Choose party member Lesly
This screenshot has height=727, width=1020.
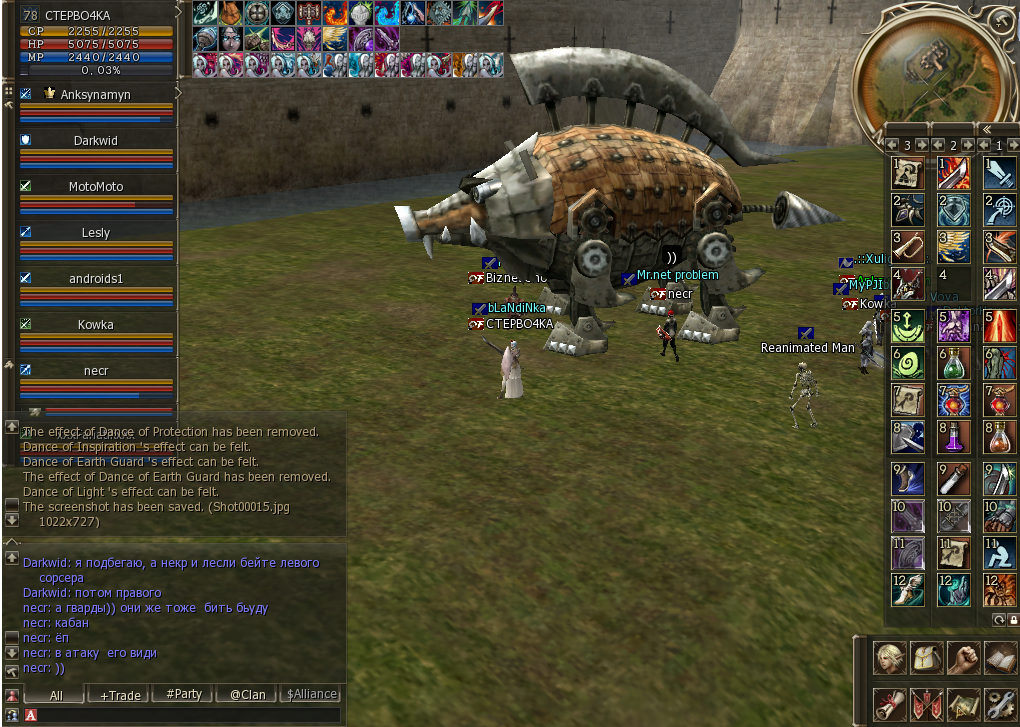pyautogui.click(x=96, y=233)
